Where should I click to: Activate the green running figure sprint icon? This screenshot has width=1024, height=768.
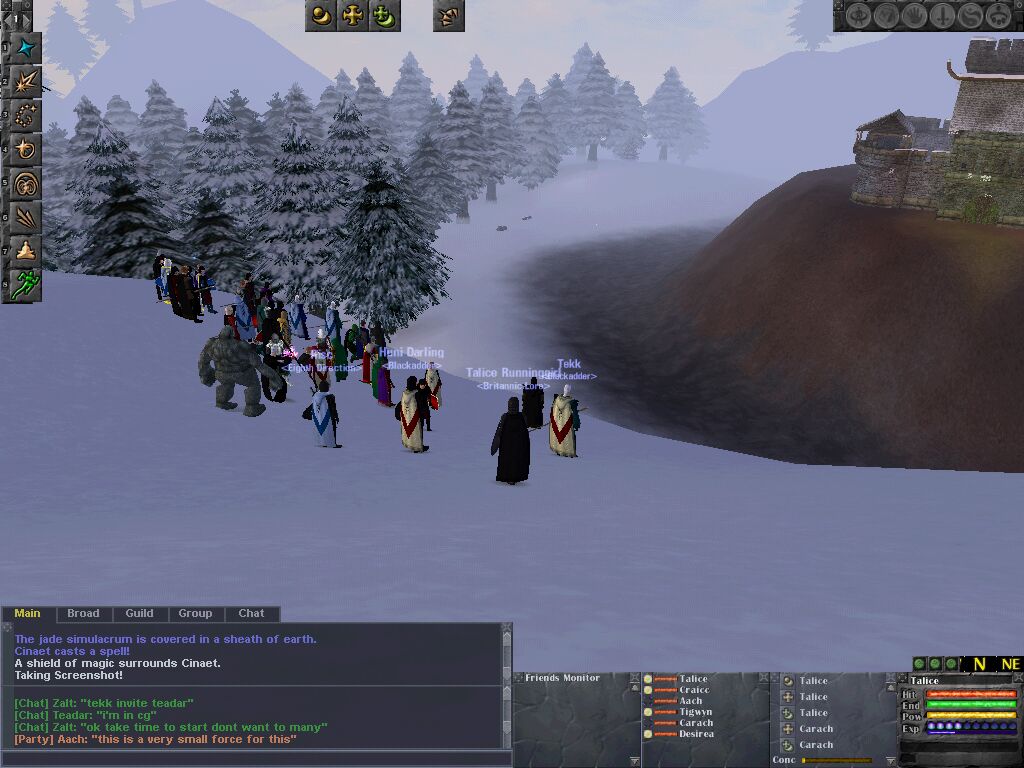tap(25, 284)
